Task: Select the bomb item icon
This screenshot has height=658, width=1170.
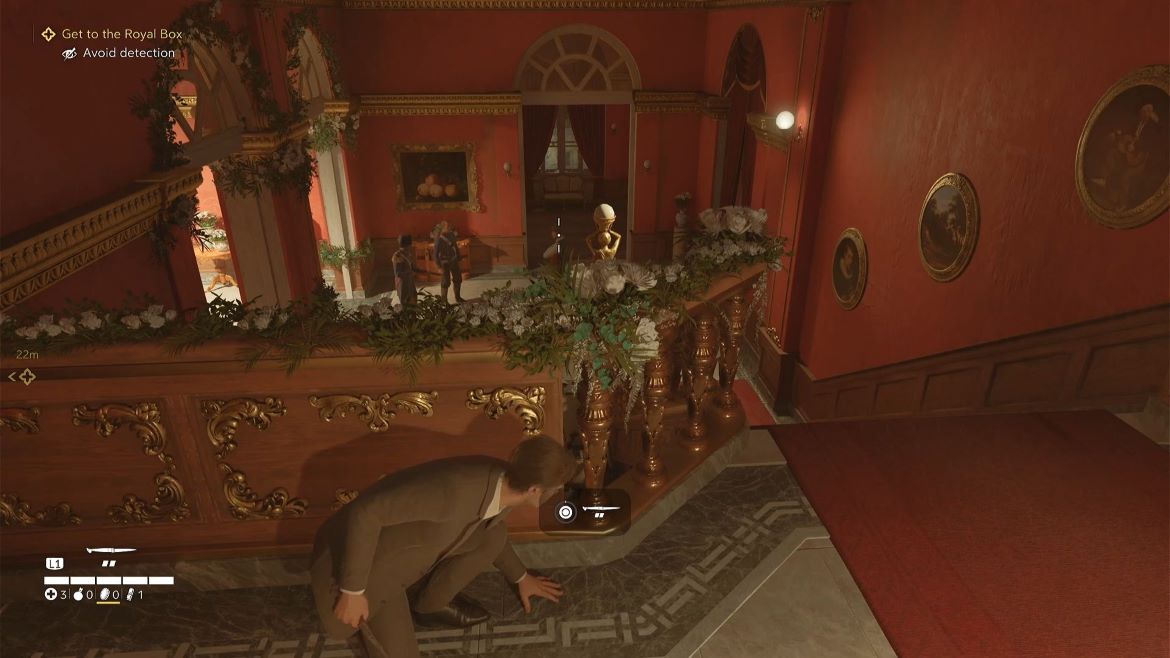Action: 78,595
